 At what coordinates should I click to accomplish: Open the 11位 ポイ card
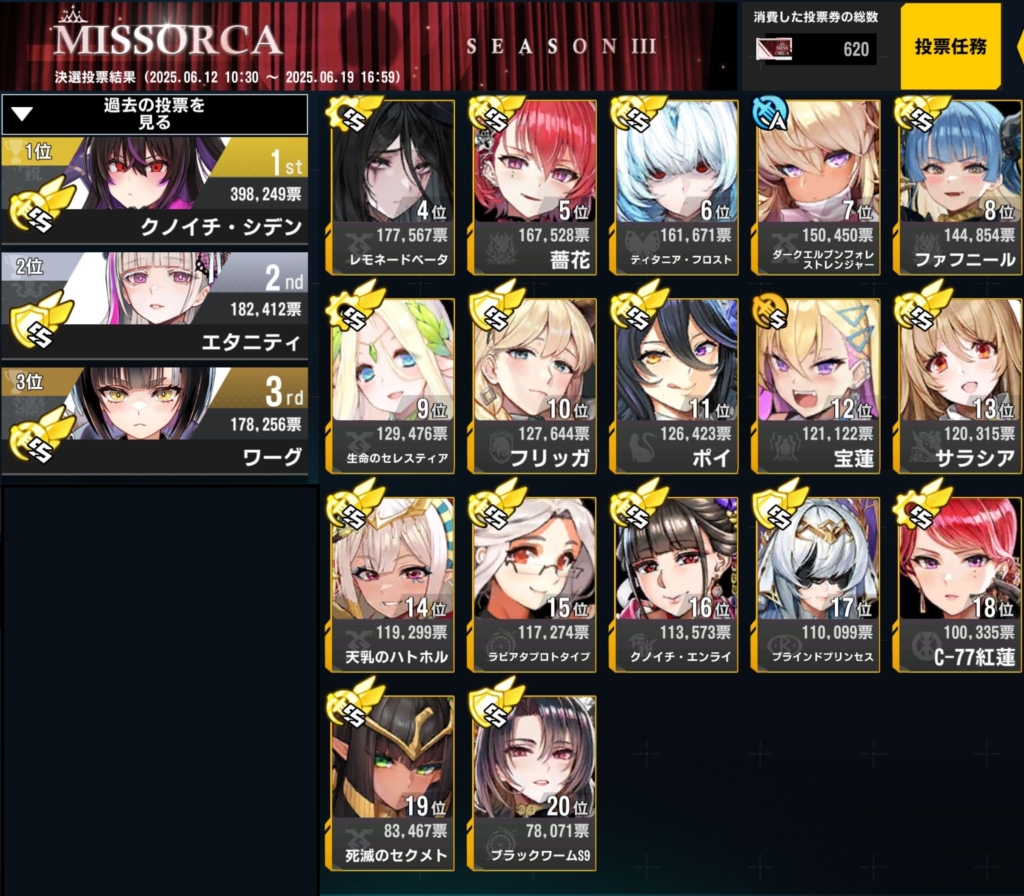pyautogui.click(x=677, y=386)
